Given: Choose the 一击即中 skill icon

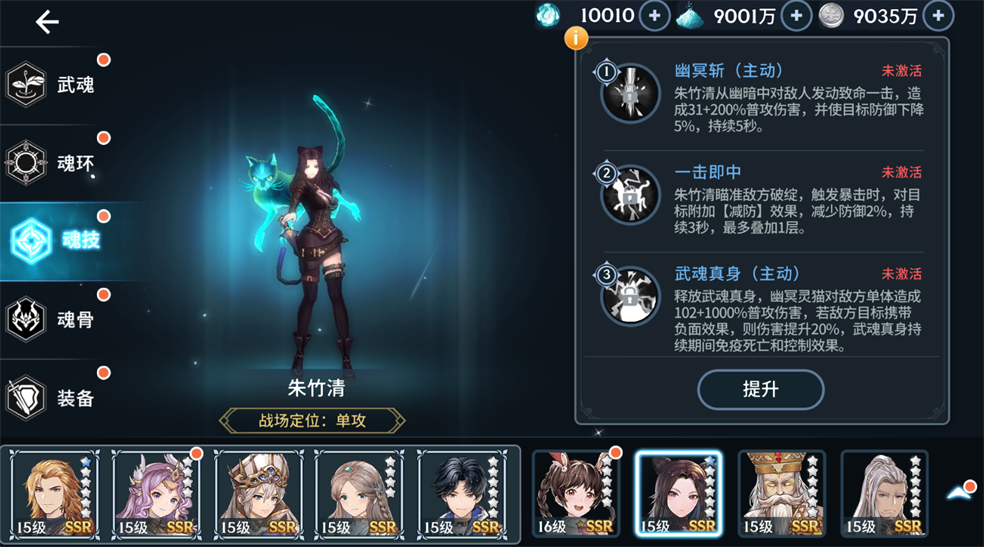Looking at the screenshot, I should [629, 194].
